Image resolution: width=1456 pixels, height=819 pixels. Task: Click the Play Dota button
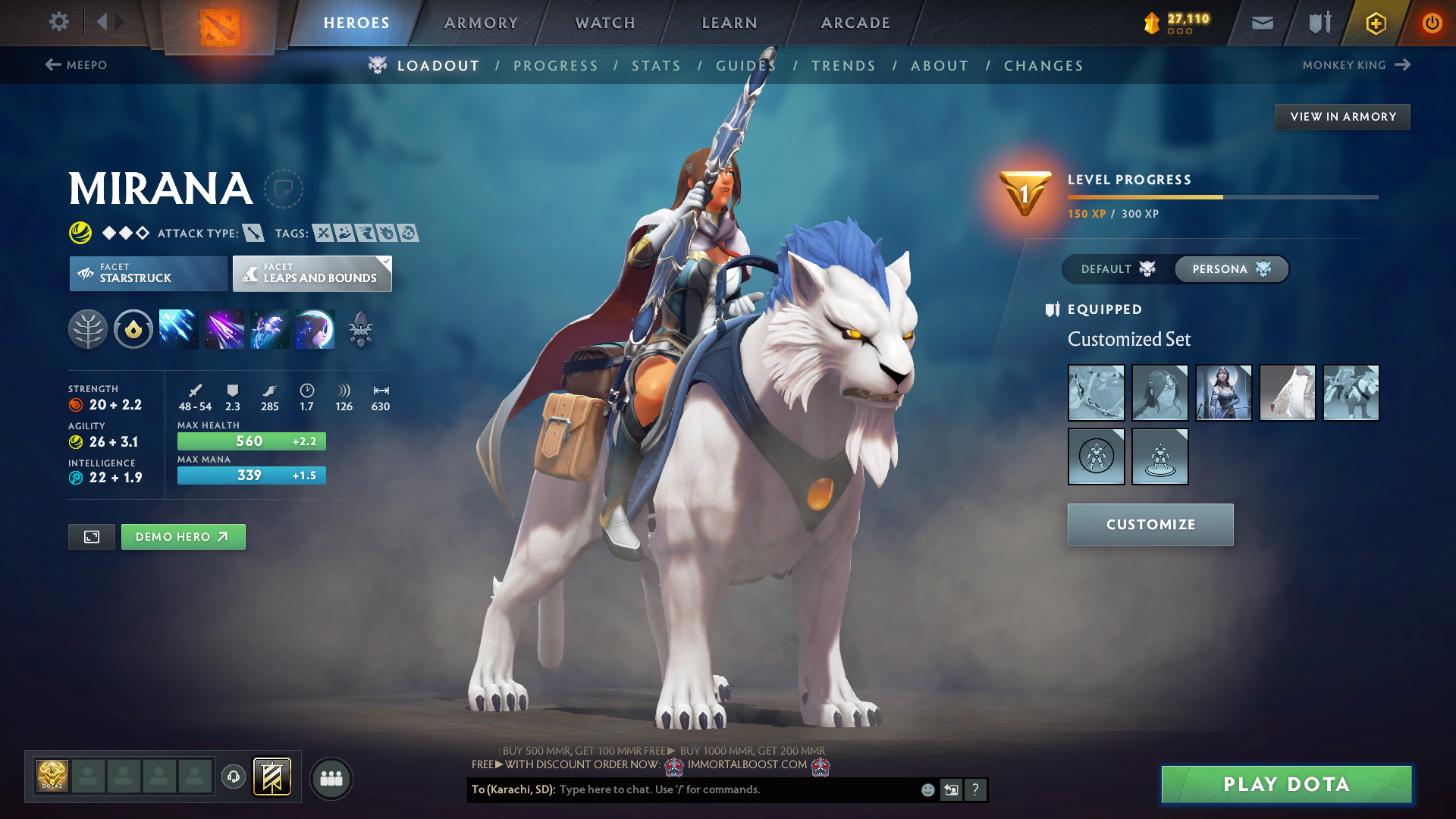[1286, 784]
